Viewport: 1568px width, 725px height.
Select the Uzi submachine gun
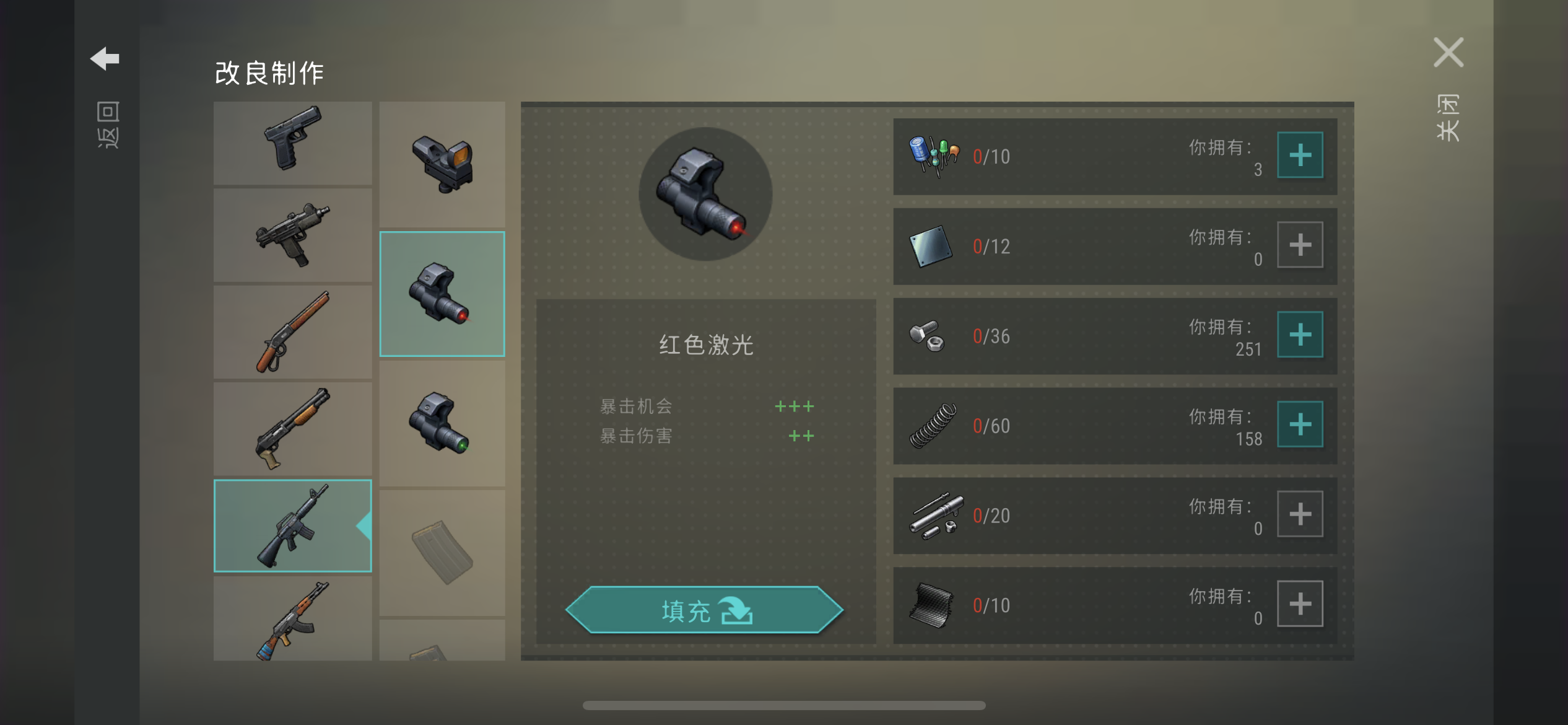[292, 239]
